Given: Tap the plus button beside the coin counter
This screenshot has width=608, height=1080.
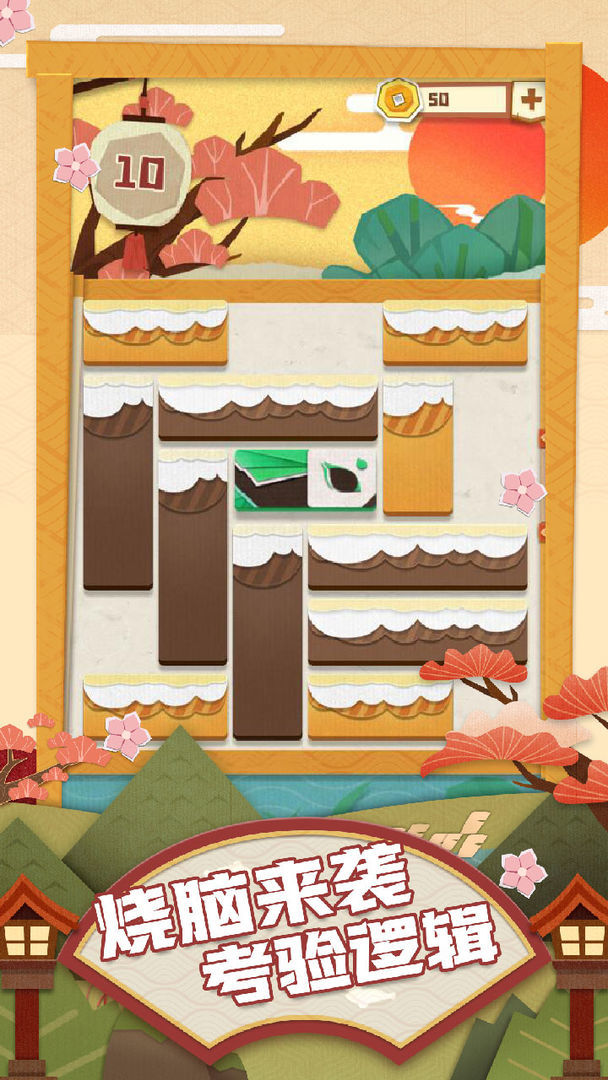Looking at the screenshot, I should (x=530, y=100).
